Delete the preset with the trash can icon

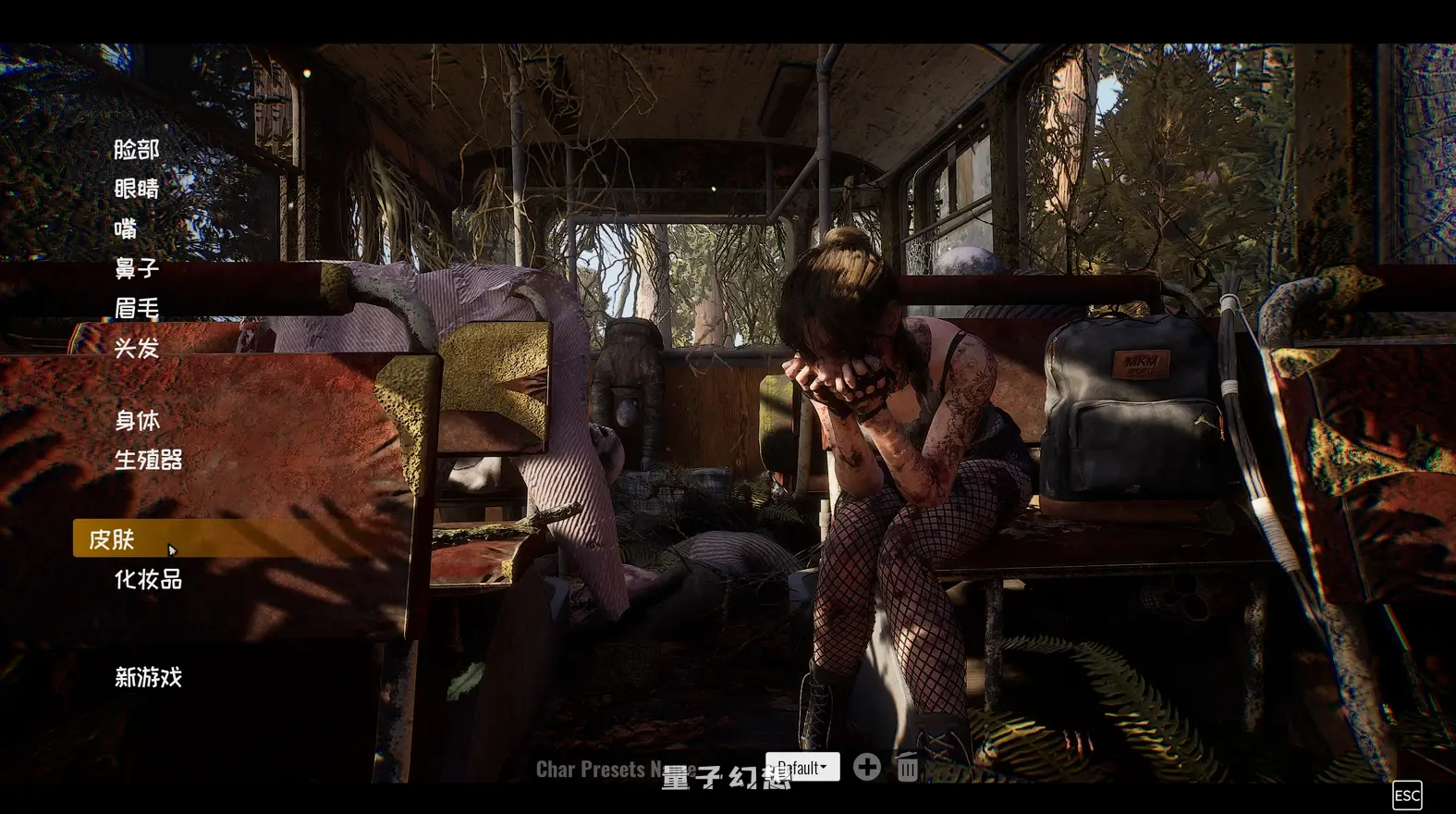click(x=908, y=768)
